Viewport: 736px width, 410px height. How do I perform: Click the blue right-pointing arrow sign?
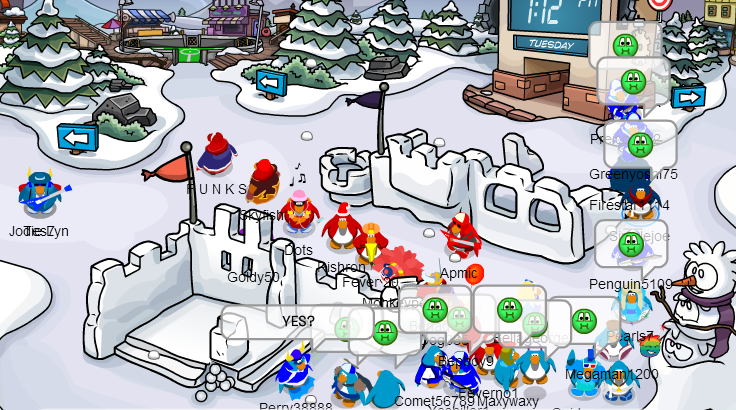coord(688,98)
